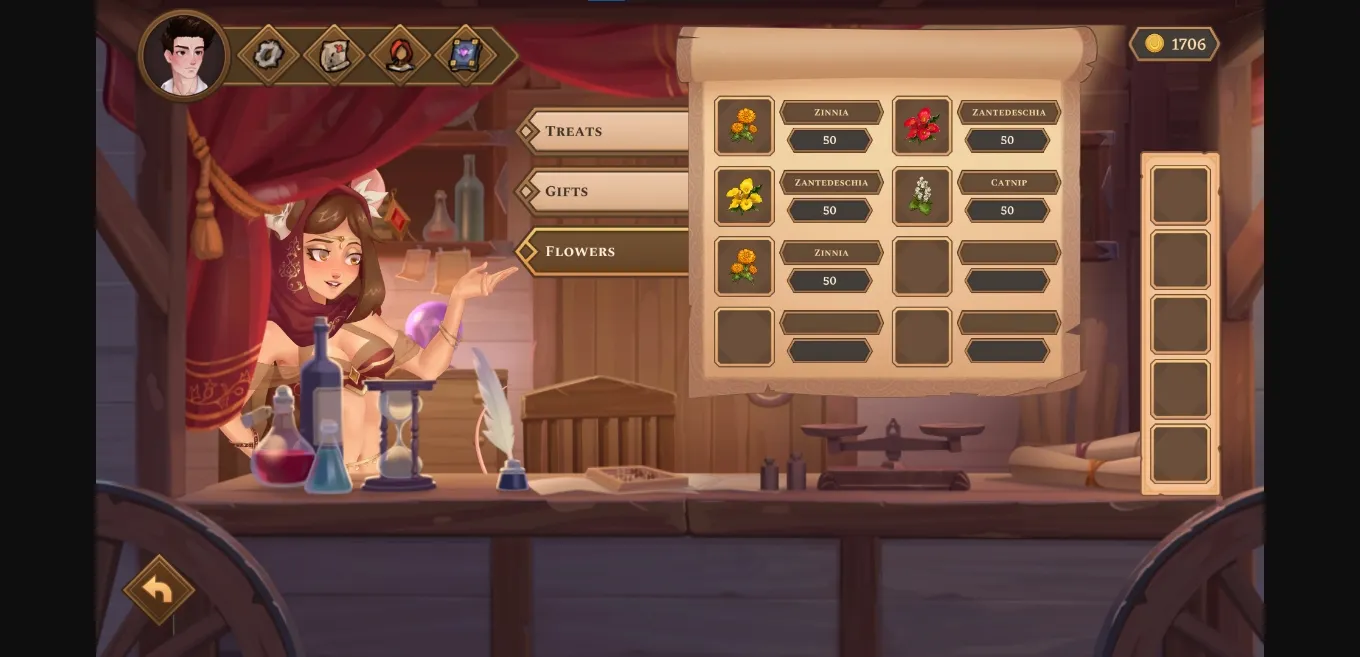Open the treasure map scroll icon

(x=334, y=55)
